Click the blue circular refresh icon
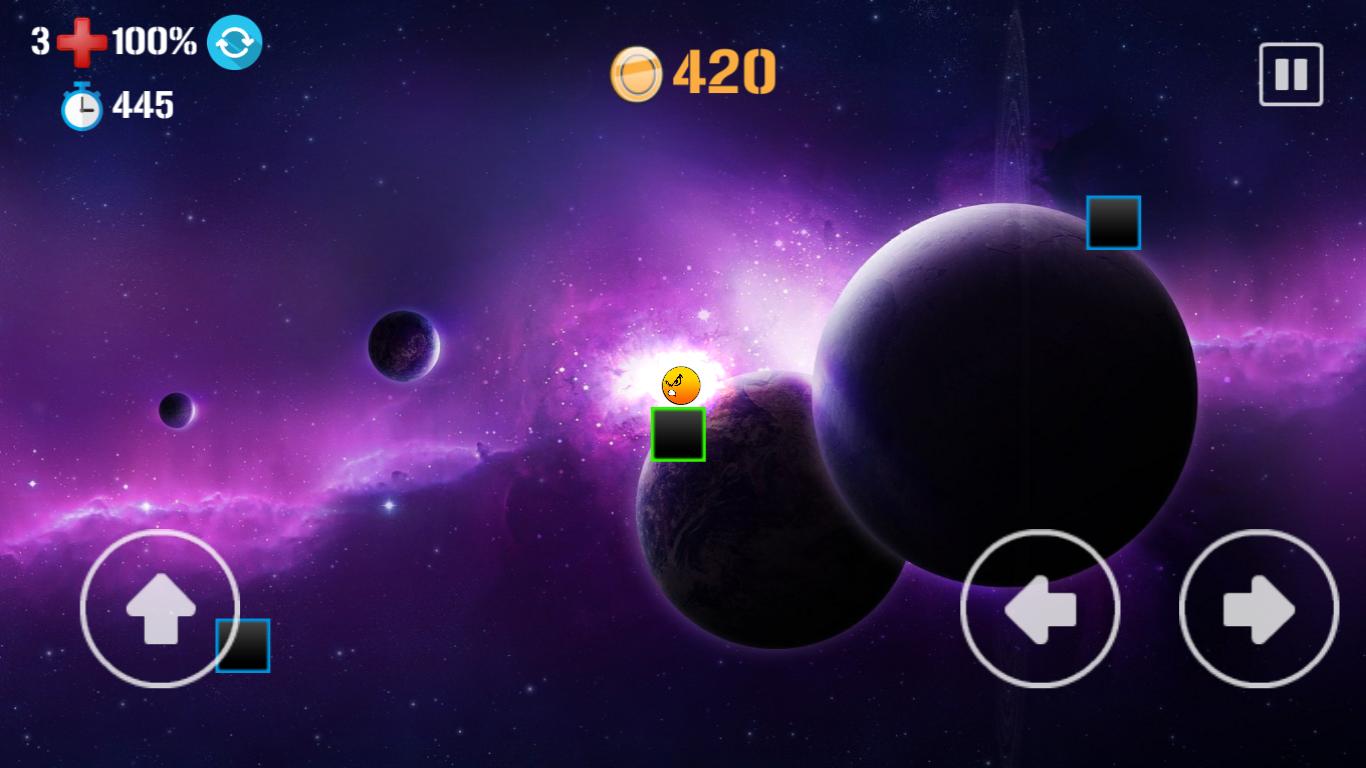1366x768 pixels. pyautogui.click(x=234, y=43)
